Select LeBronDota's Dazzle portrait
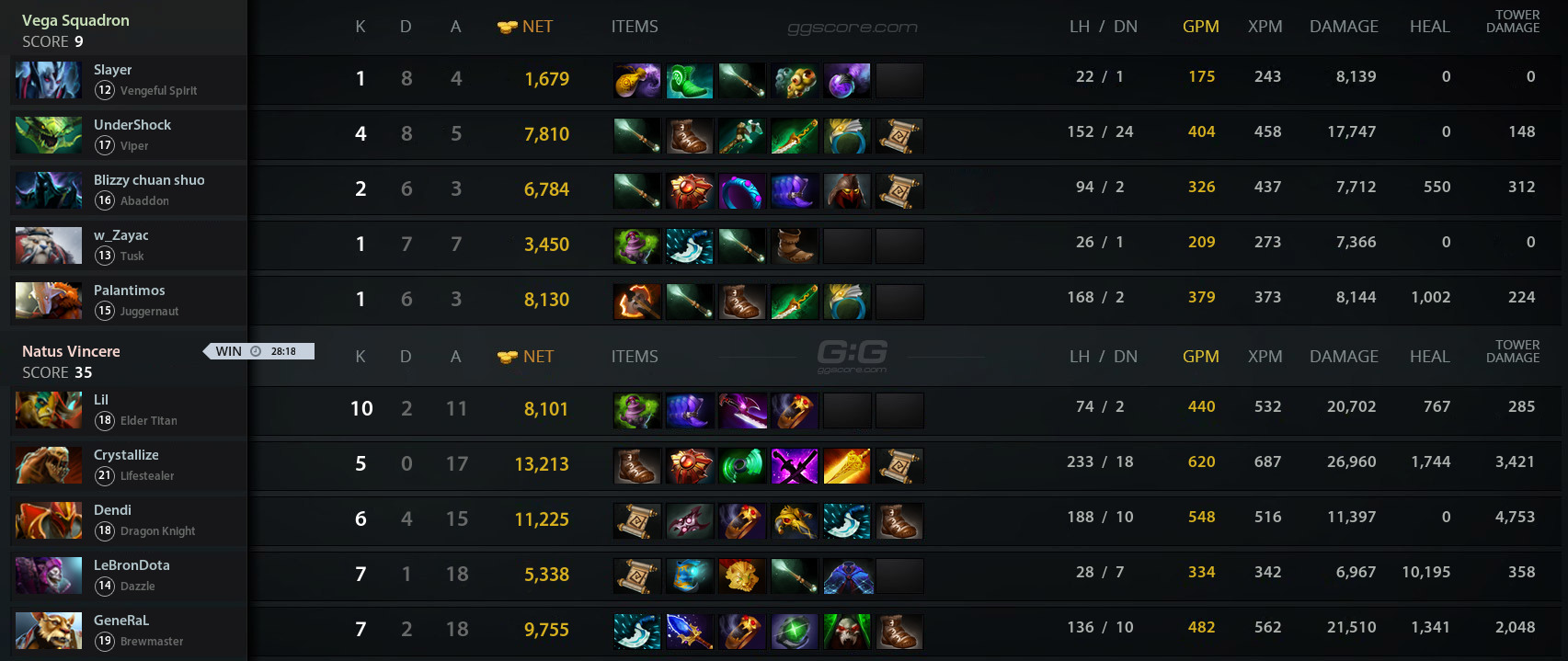This screenshot has width=1568, height=661. tap(49, 576)
